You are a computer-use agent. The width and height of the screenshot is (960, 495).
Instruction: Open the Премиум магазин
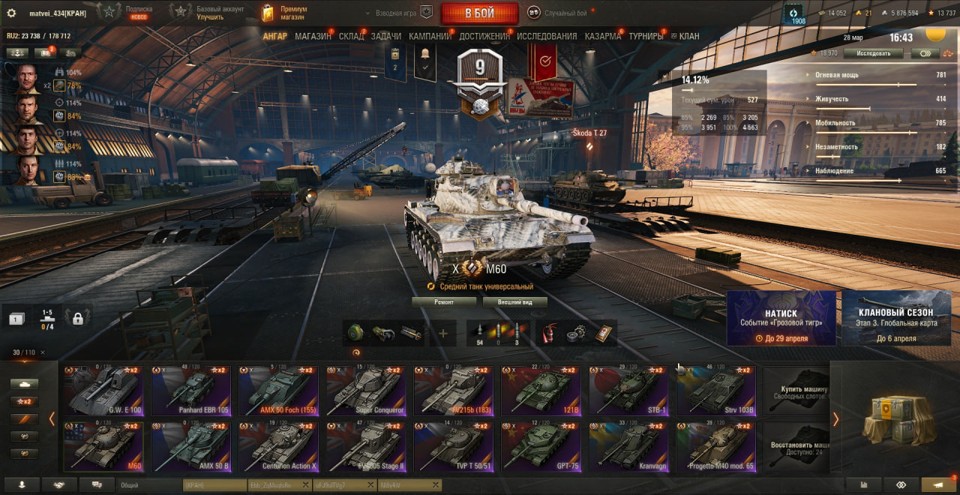click(285, 13)
